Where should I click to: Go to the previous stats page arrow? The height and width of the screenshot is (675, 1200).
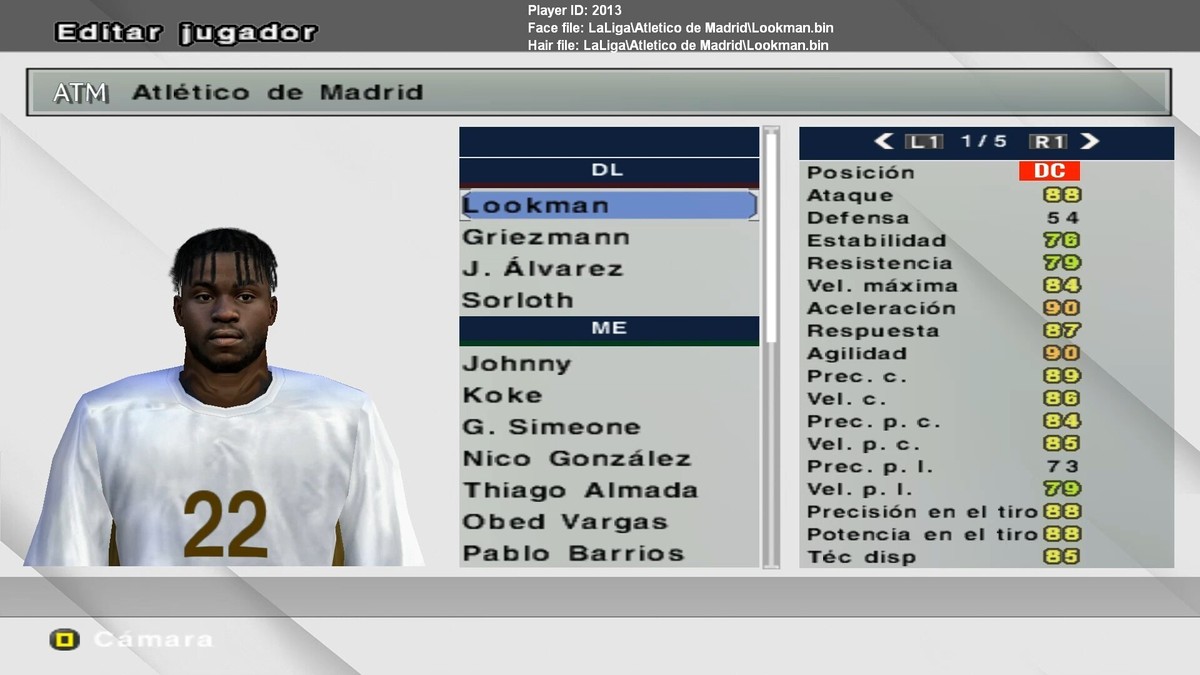pos(883,142)
